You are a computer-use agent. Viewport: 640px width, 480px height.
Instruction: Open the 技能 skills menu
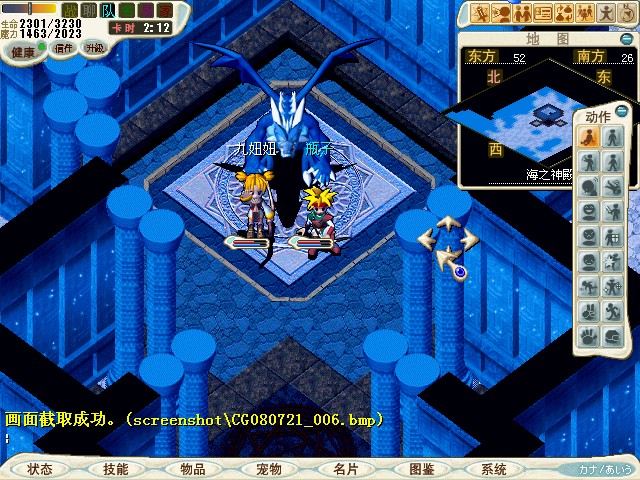coord(115,468)
